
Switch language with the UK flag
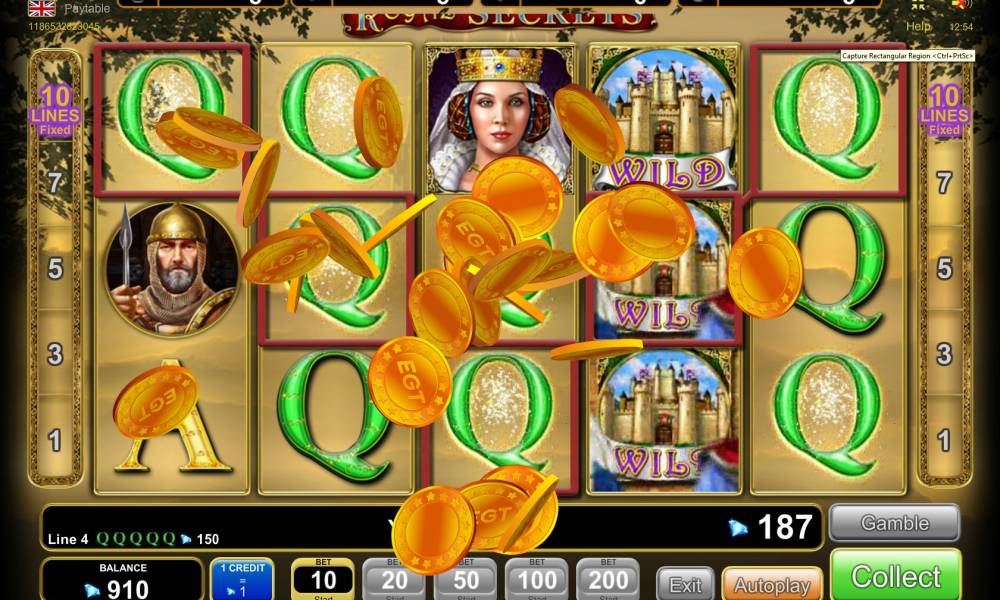point(41,8)
